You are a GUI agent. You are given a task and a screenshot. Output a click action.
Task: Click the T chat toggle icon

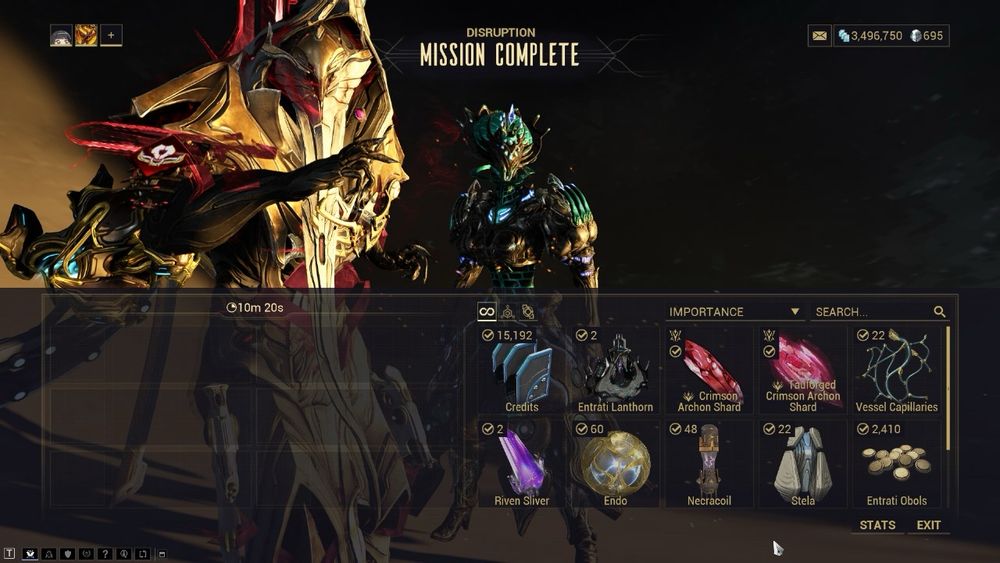point(10,553)
